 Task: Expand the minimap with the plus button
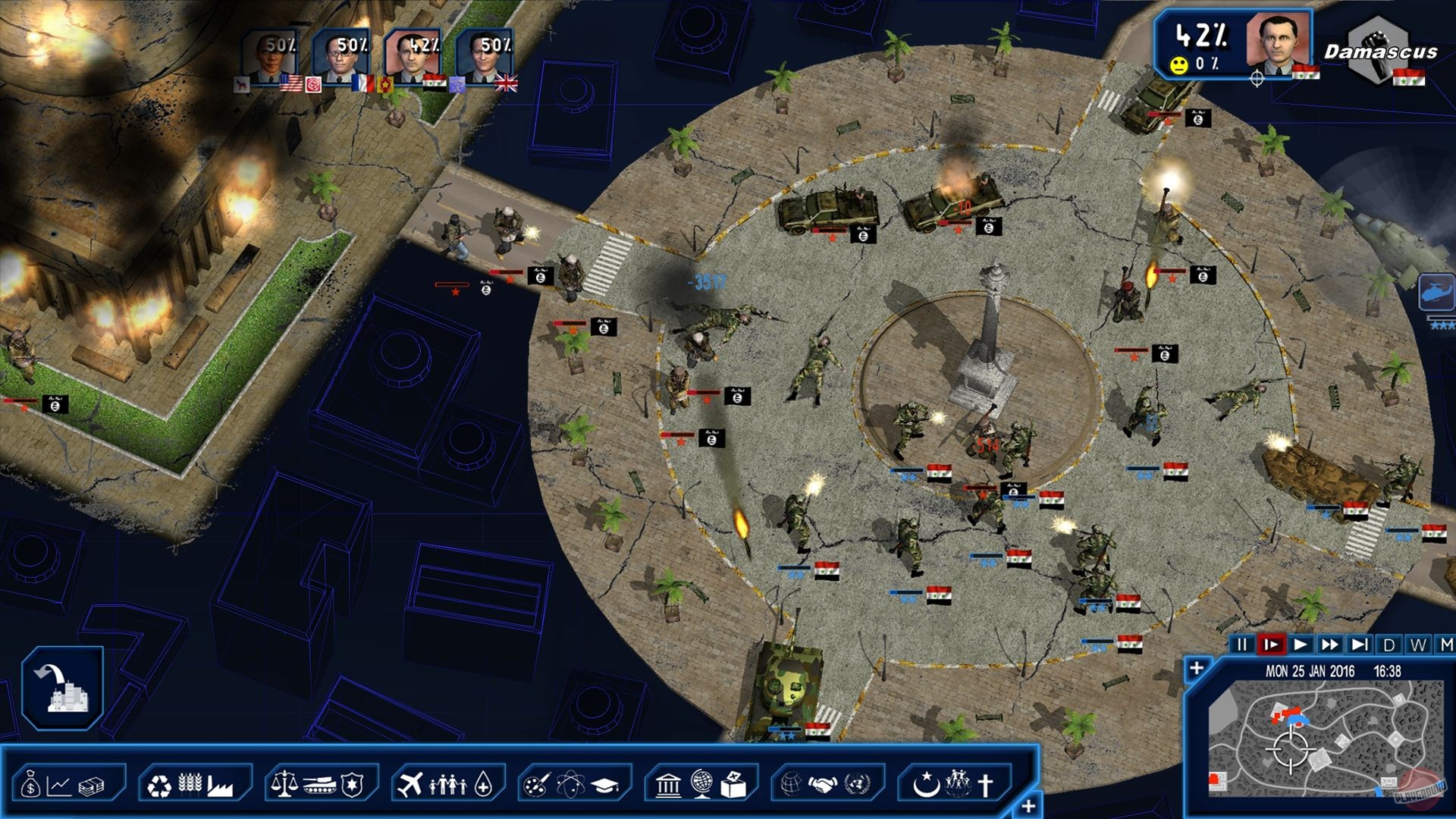(x=1197, y=669)
